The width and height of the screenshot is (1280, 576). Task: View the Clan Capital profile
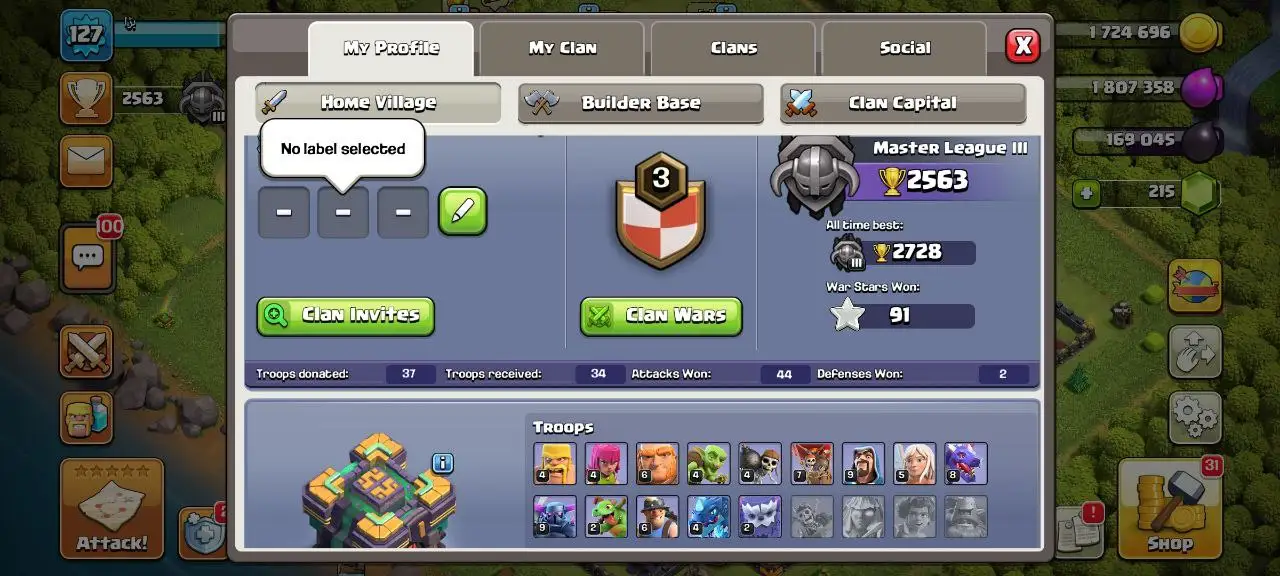click(x=902, y=103)
